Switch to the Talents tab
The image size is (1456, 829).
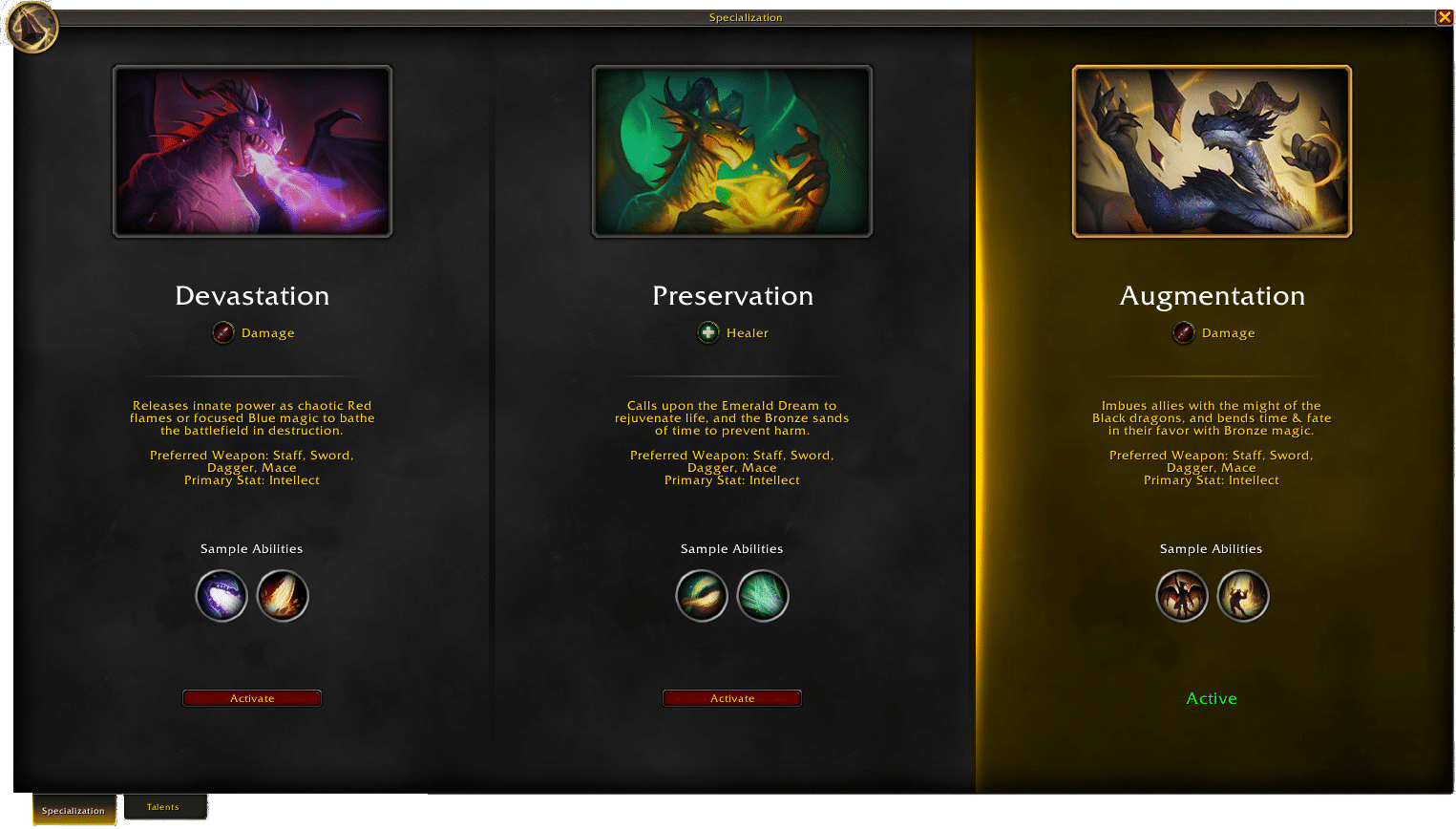163,807
